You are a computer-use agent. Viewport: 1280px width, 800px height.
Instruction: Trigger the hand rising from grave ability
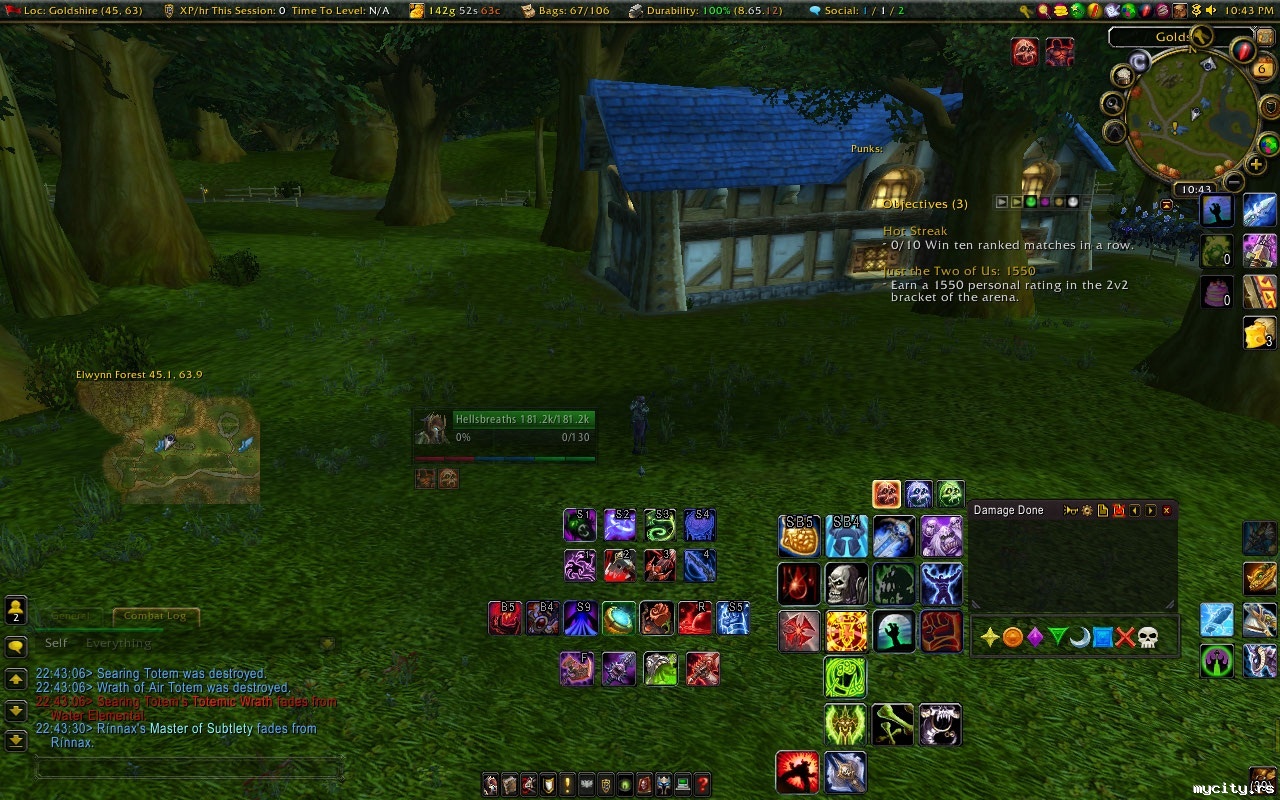coord(893,631)
